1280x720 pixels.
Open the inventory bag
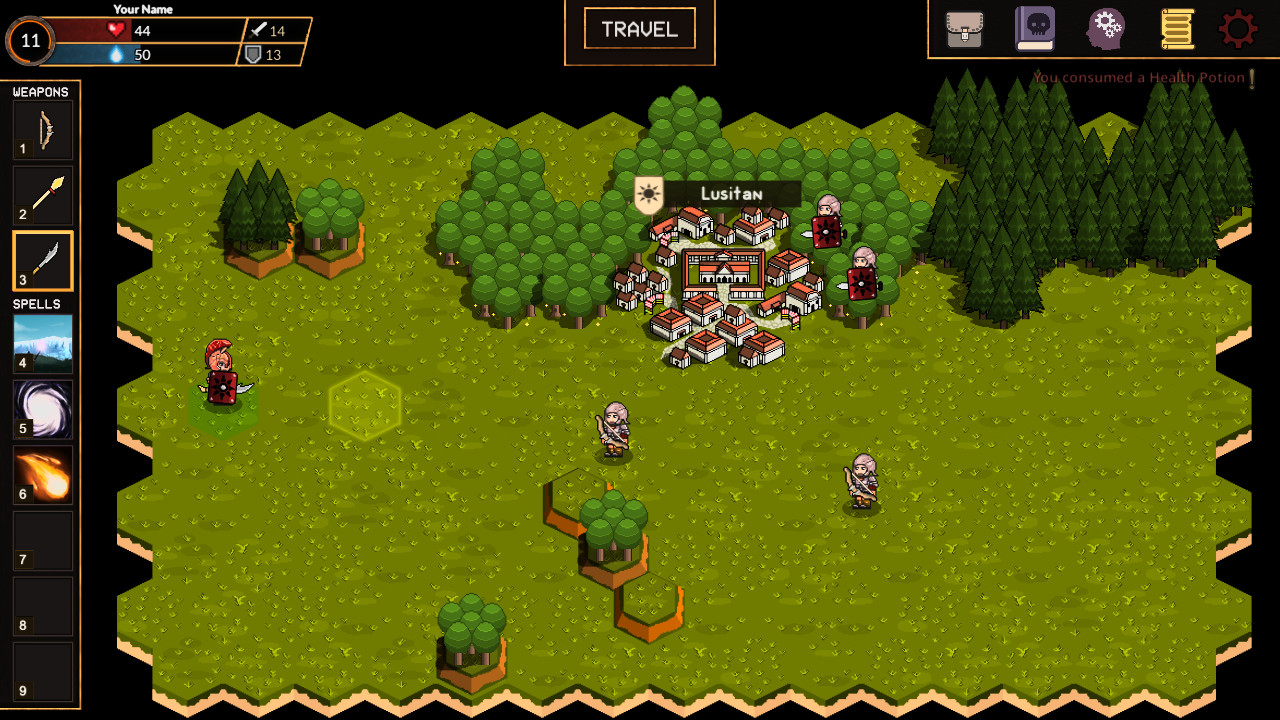pos(965,29)
